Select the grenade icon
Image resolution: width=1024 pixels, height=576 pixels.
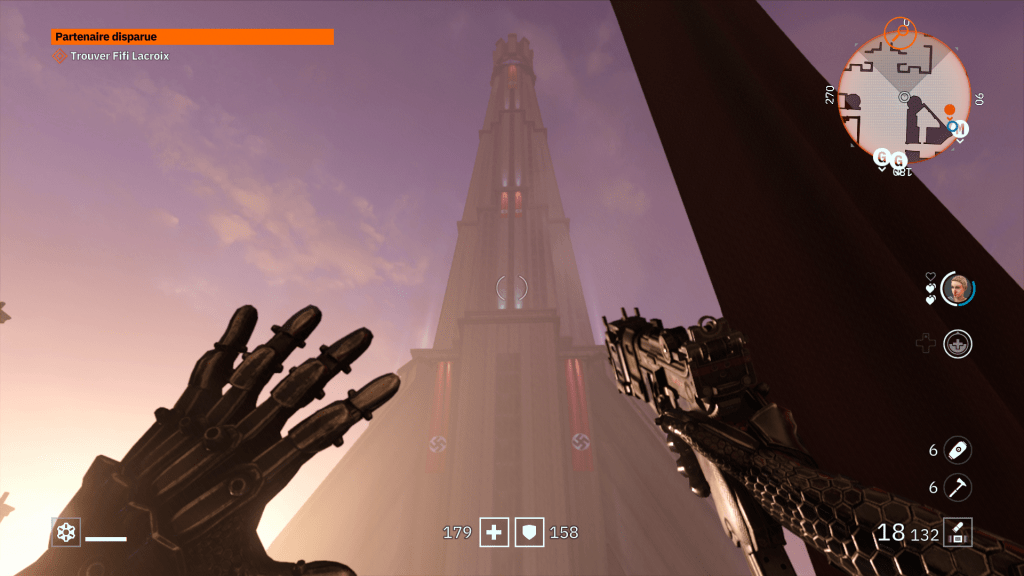[958, 450]
